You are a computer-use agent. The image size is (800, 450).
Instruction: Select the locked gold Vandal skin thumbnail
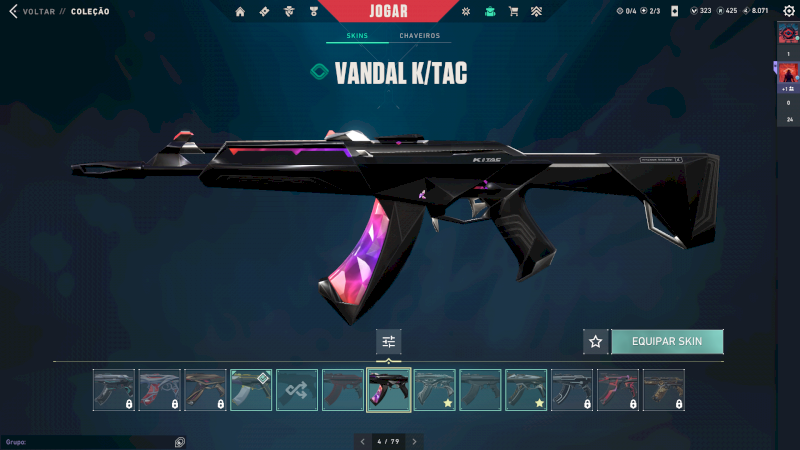point(664,390)
